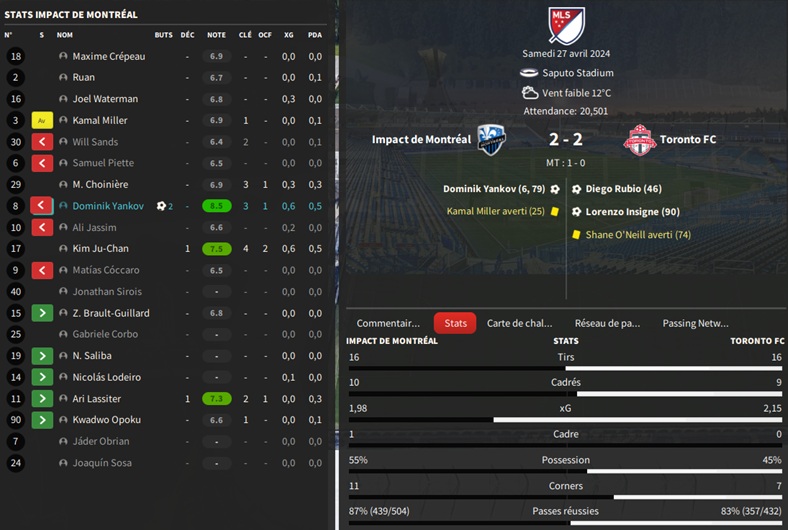Viewport: 788px width, 530px height.
Task: Select Kwadwo Opoku in the list
Action: pyautogui.click(x=106, y=420)
